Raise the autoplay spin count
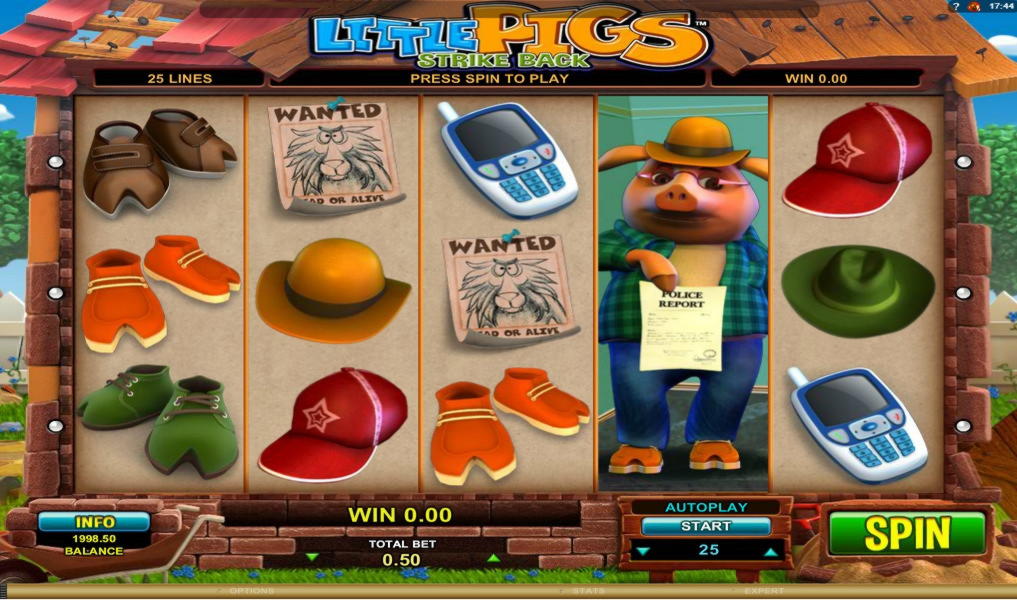The width and height of the screenshot is (1017, 600). [x=770, y=551]
